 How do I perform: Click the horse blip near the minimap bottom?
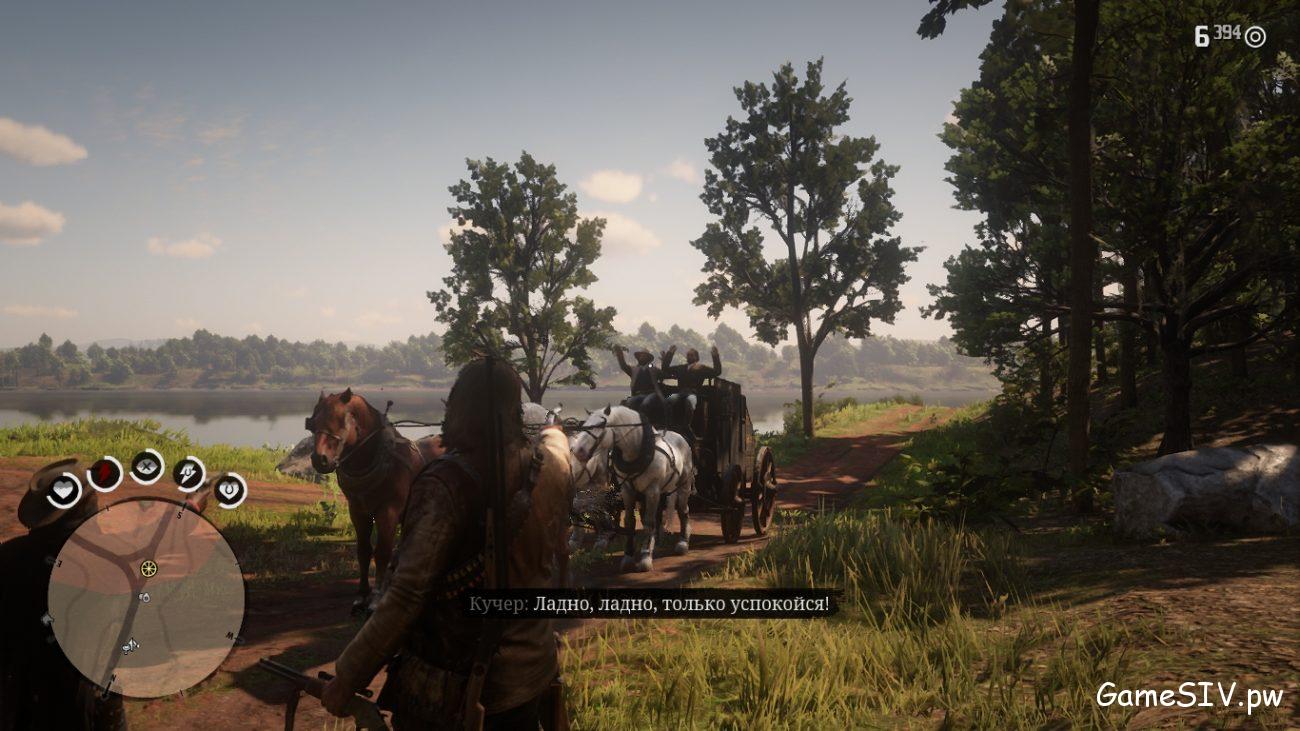click(x=130, y=647)
